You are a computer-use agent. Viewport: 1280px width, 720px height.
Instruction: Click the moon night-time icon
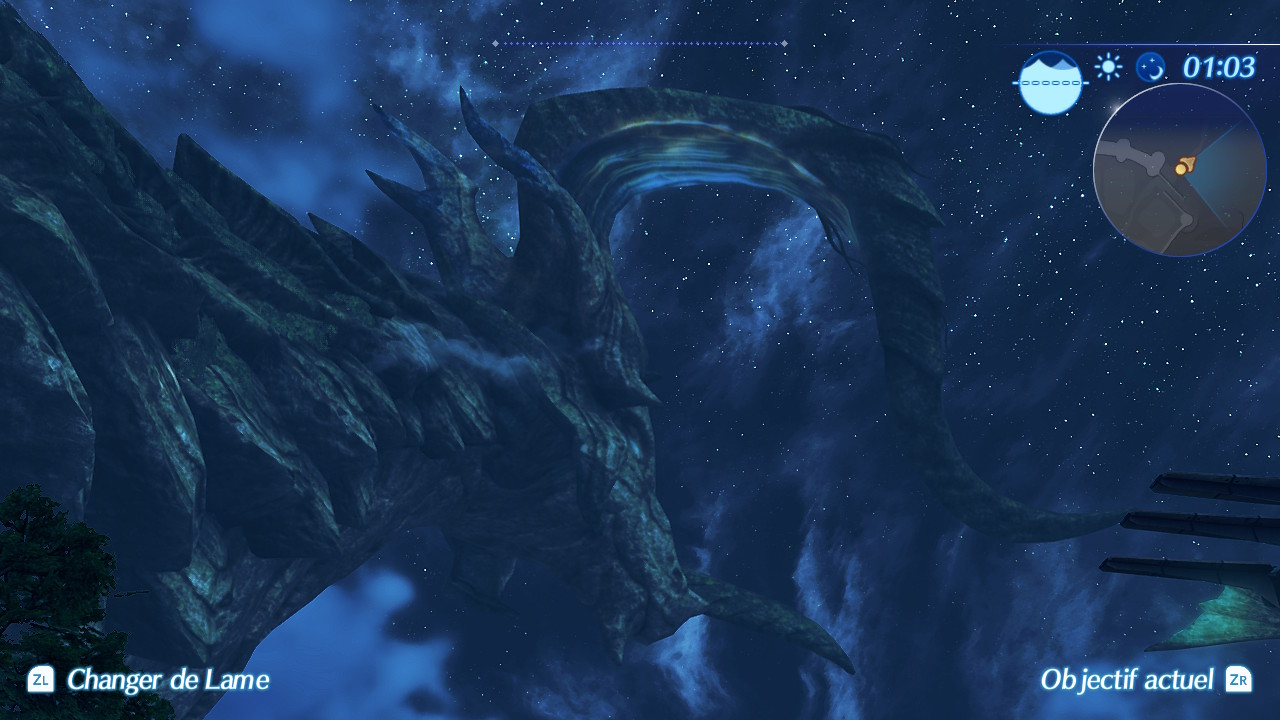coord(1151,67)
